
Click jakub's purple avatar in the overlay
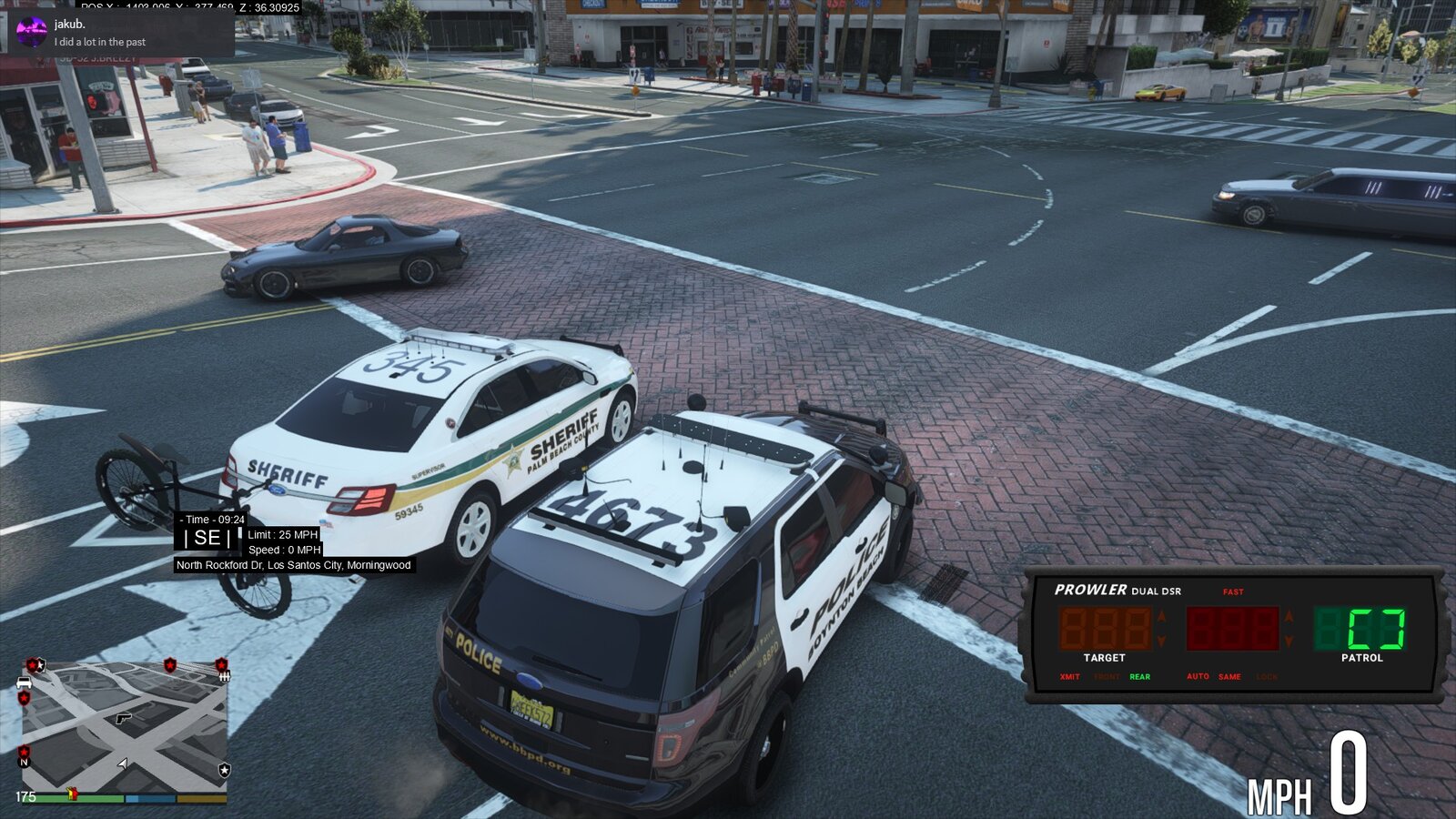pos(32,32)
